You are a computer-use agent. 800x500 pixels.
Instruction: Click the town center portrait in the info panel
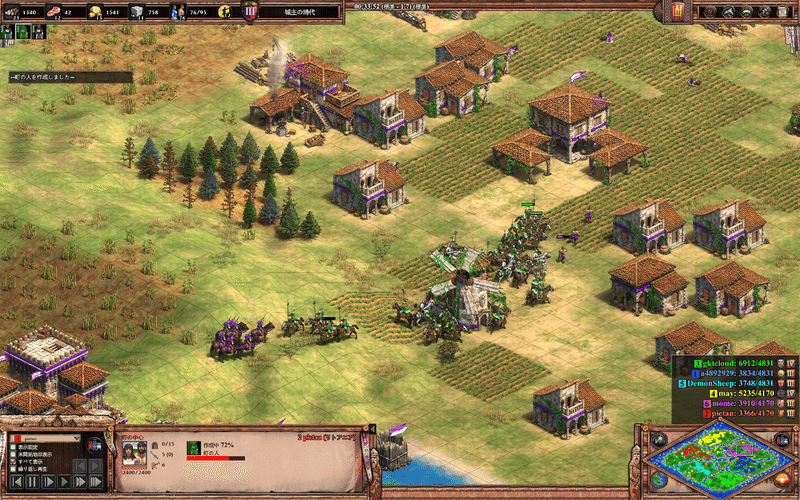pyautogui.click(x=134, y=452)
